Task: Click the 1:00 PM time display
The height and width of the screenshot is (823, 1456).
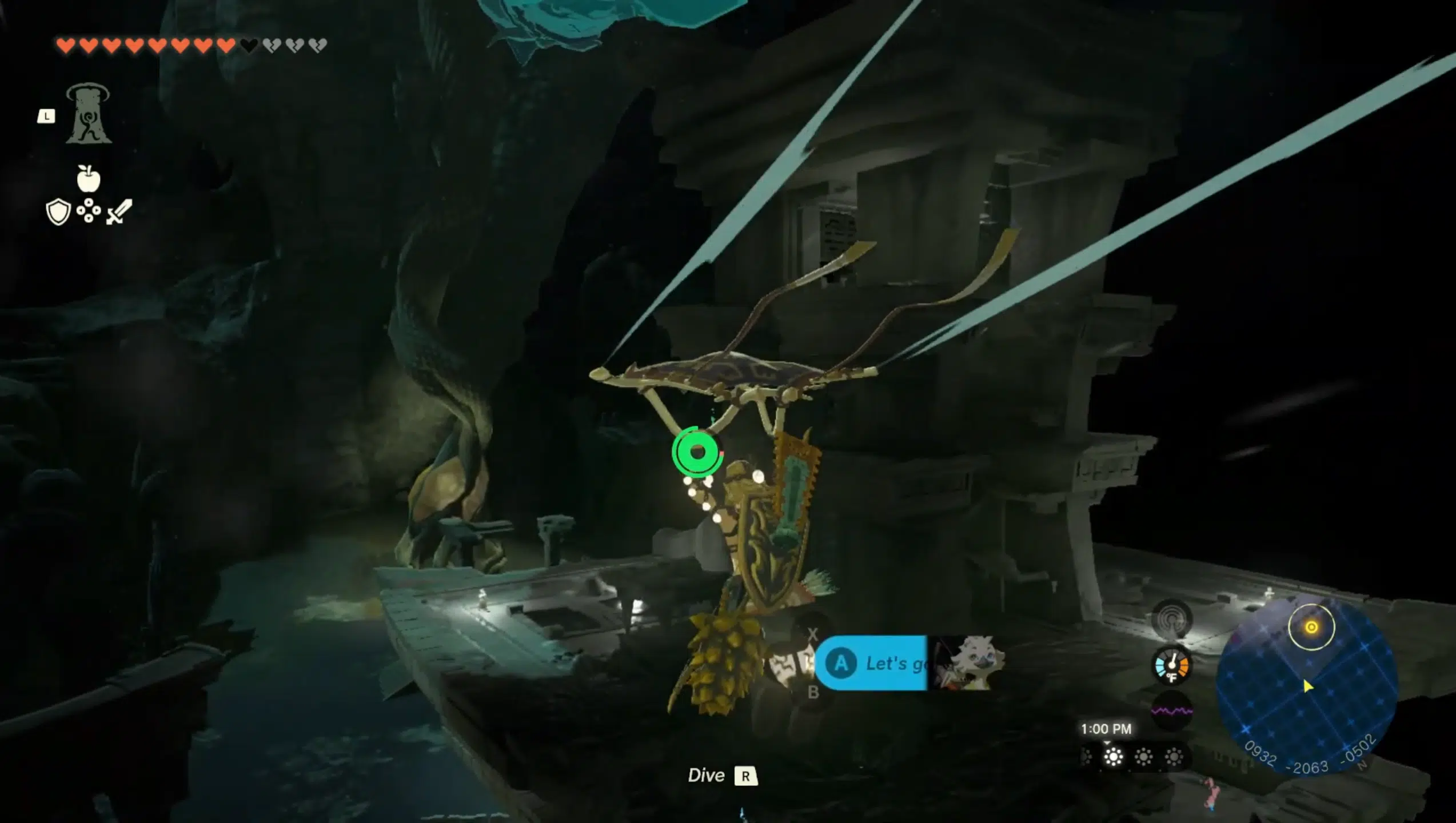Action: tap(1107, 728)
